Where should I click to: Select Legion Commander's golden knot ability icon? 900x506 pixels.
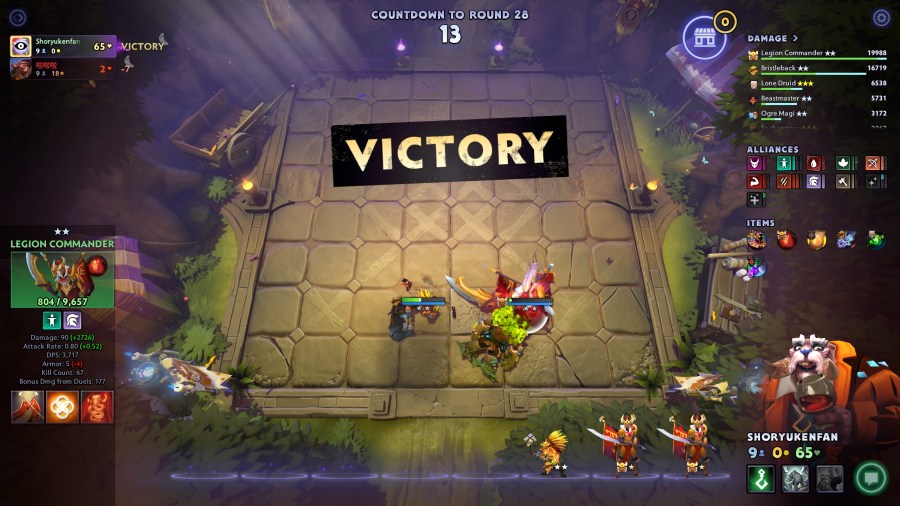(x=62, y=407)
